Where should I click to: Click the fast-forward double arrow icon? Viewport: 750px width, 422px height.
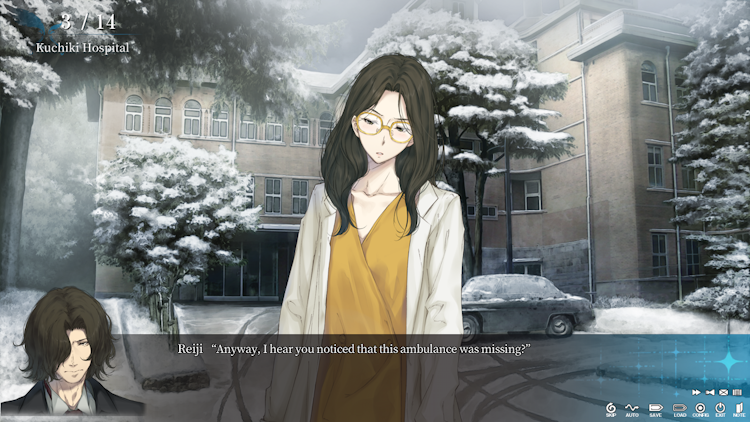point(696,392)
